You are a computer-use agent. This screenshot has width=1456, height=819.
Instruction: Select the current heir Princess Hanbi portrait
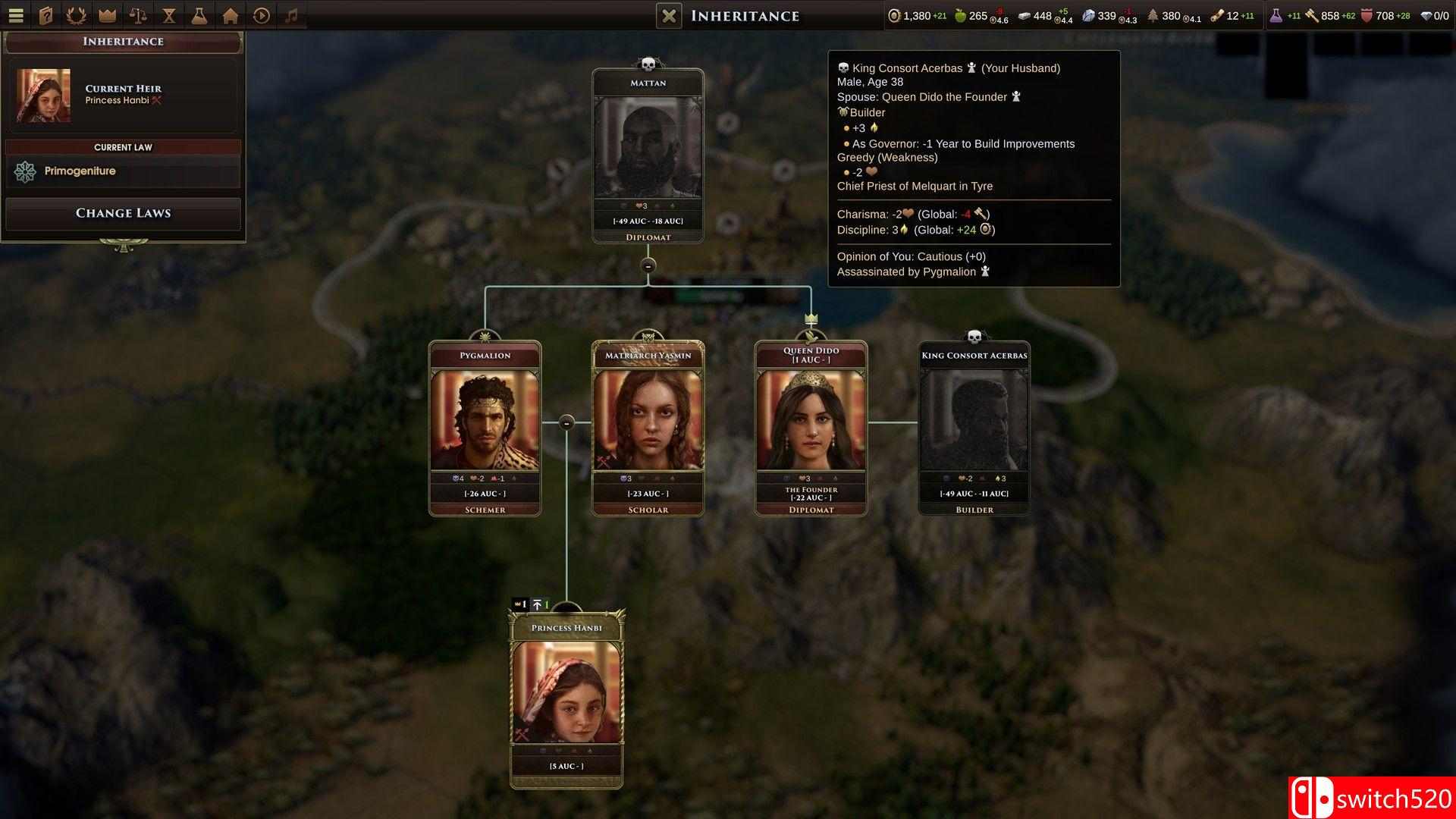coord(44,96)
